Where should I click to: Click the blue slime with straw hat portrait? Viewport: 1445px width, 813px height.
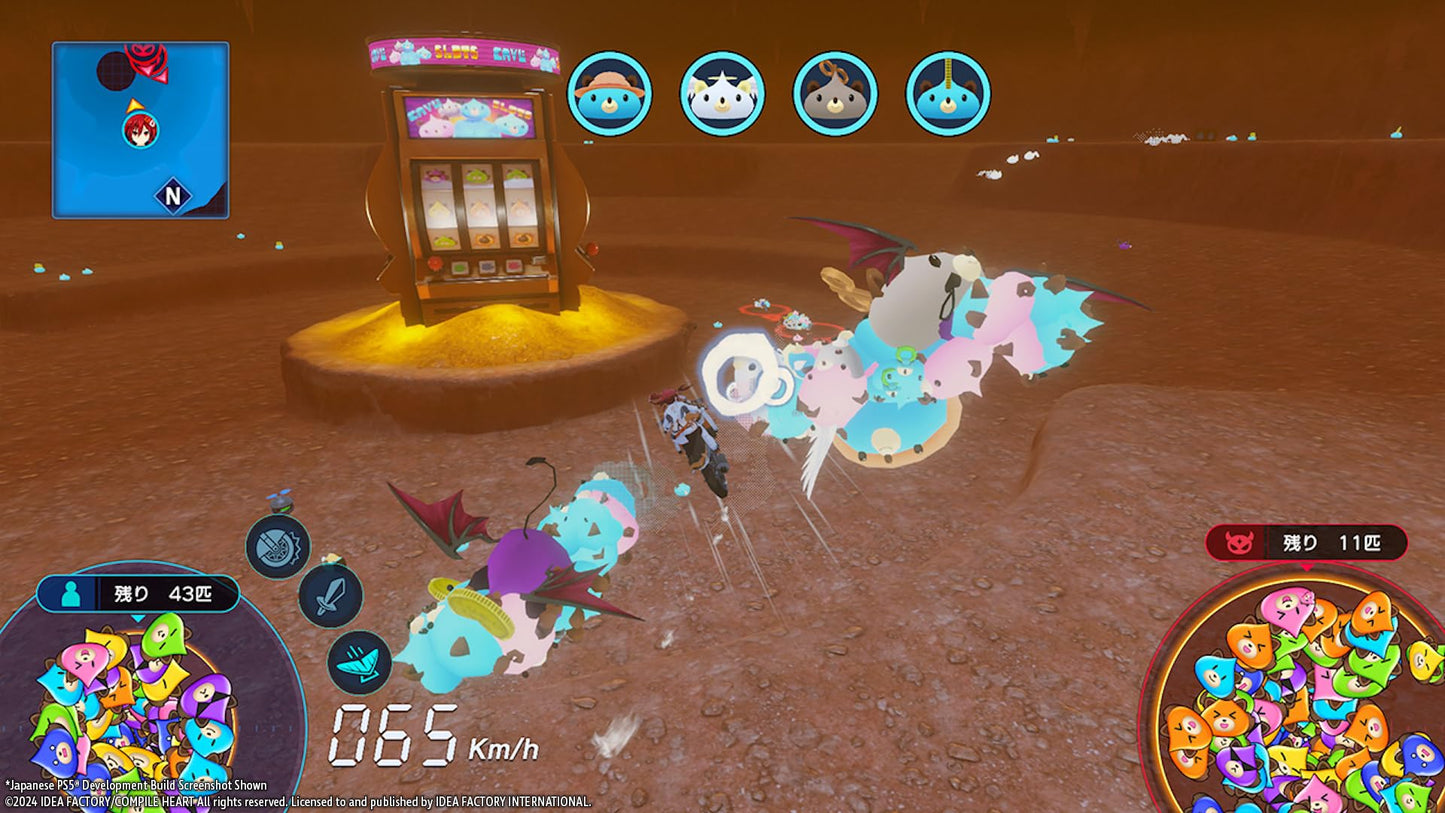pyautogui.click(x=611, y=93)
